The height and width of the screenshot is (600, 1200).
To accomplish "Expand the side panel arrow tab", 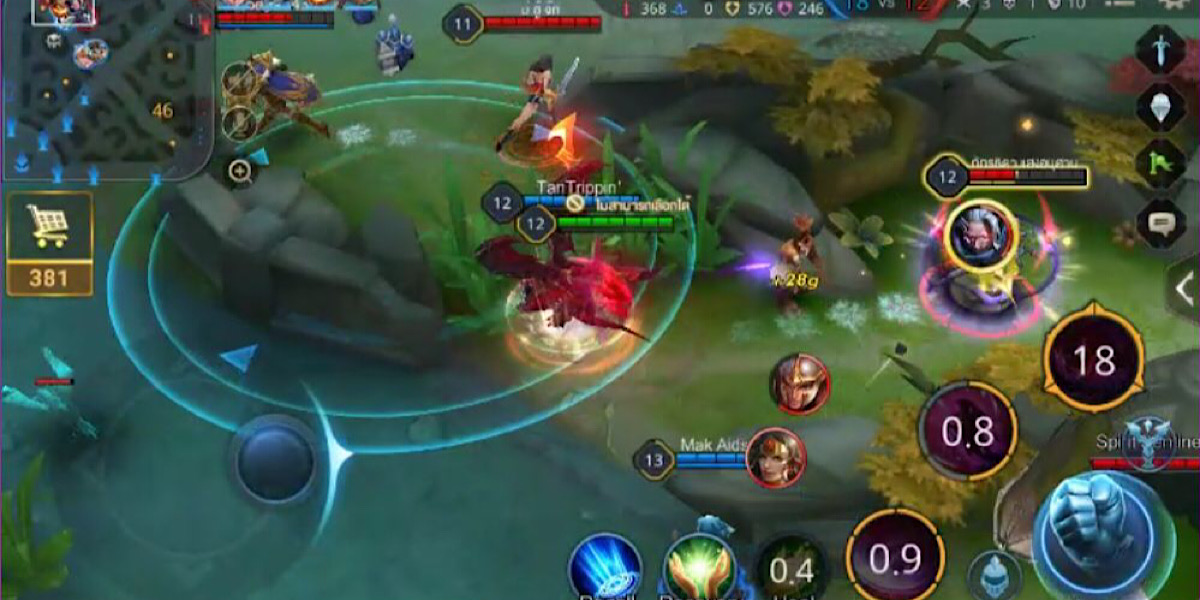I will click(1184, 287).
